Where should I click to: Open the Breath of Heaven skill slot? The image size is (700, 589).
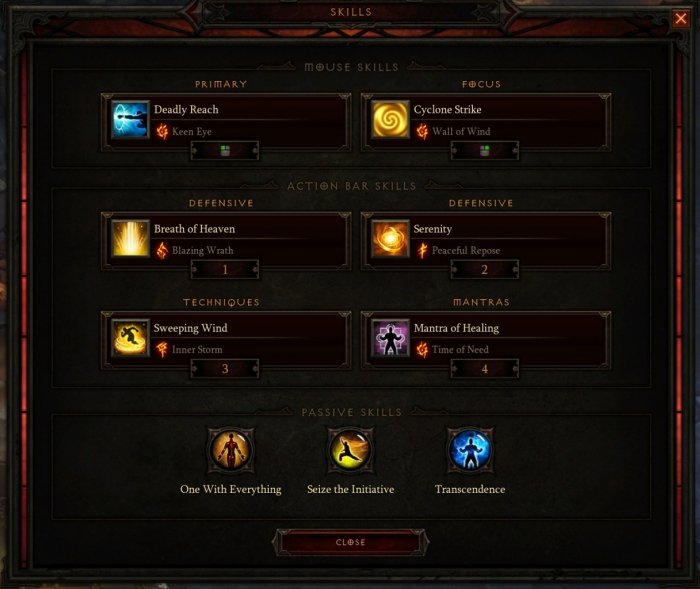pyautogui.click(x=131, y=238)
